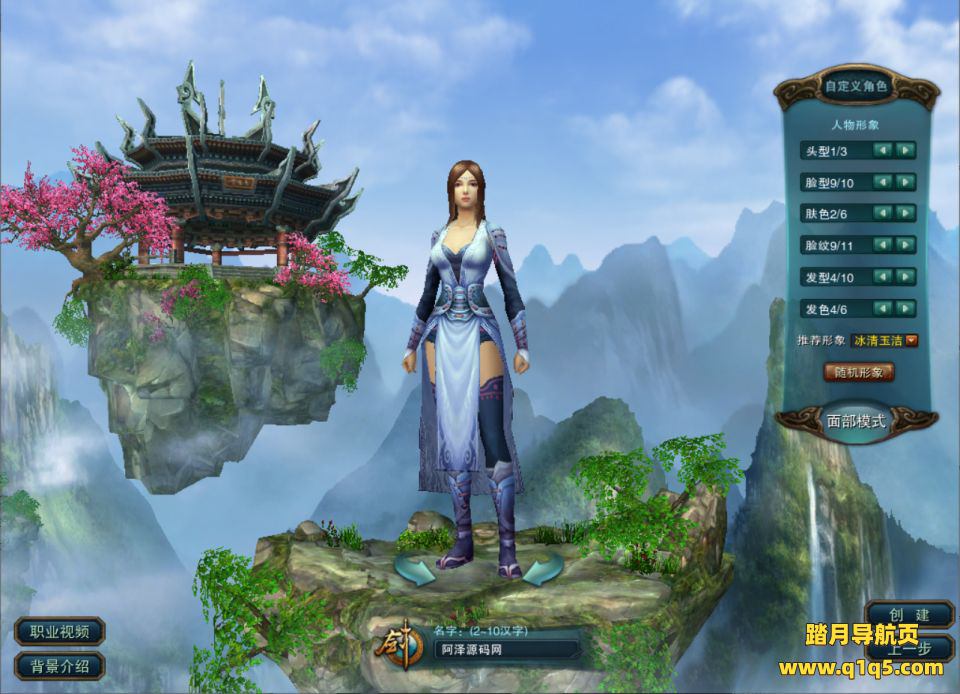The image size is (960, 694).
Task: Select next 发型 hairstyle
Action: tap(905, 277)
